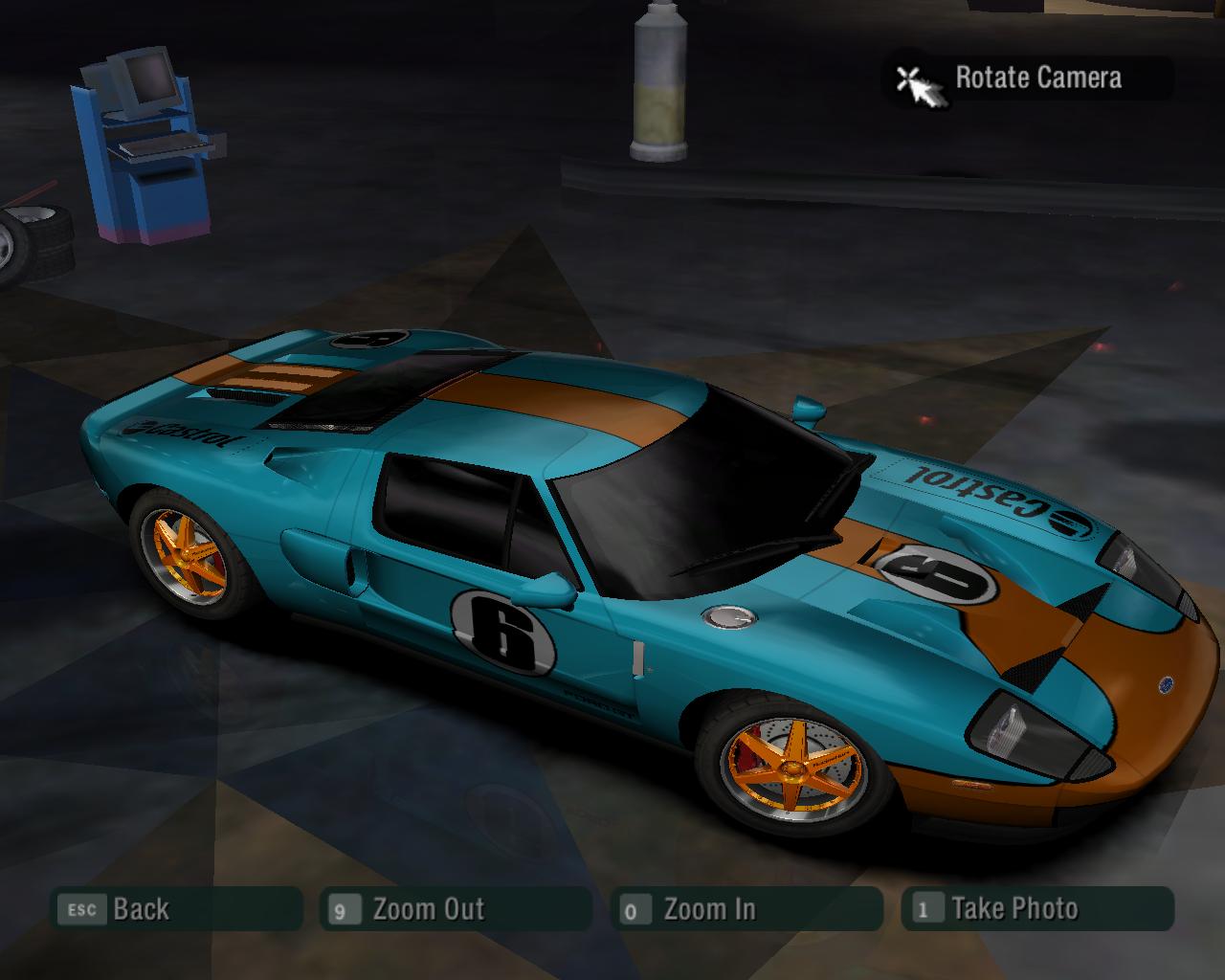
Task: Take a photo of the car
Action: (1037, 909)
